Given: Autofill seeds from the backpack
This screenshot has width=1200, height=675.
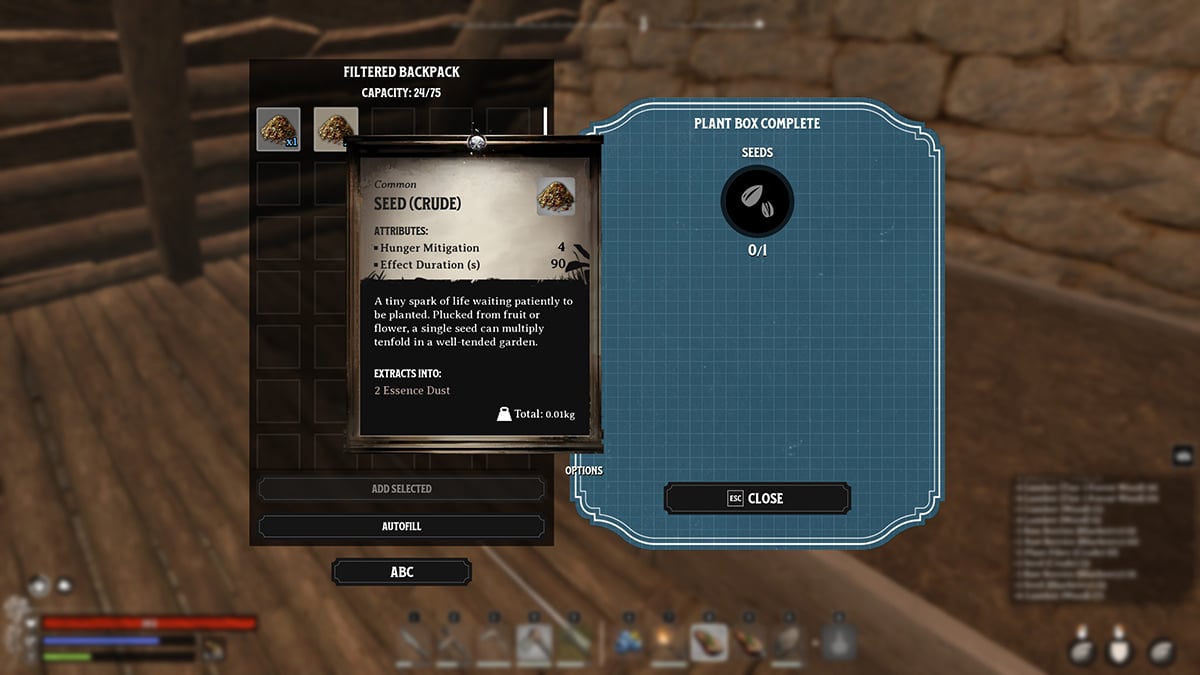Looking at the screenshot, I should point(401,526).
